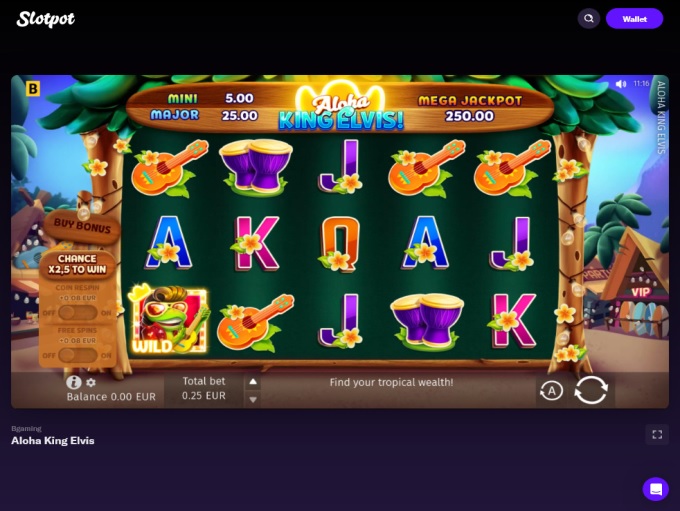Viewport: 680px width, 511px height.
Task: Open the Wallet
Action: [634, 19]
